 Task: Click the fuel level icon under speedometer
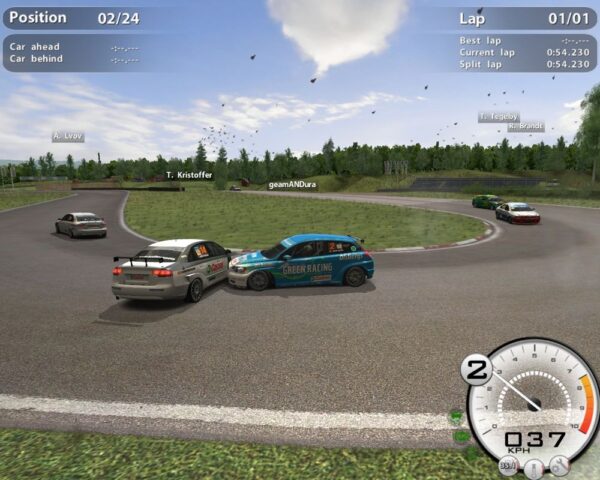tap(509, 465)
